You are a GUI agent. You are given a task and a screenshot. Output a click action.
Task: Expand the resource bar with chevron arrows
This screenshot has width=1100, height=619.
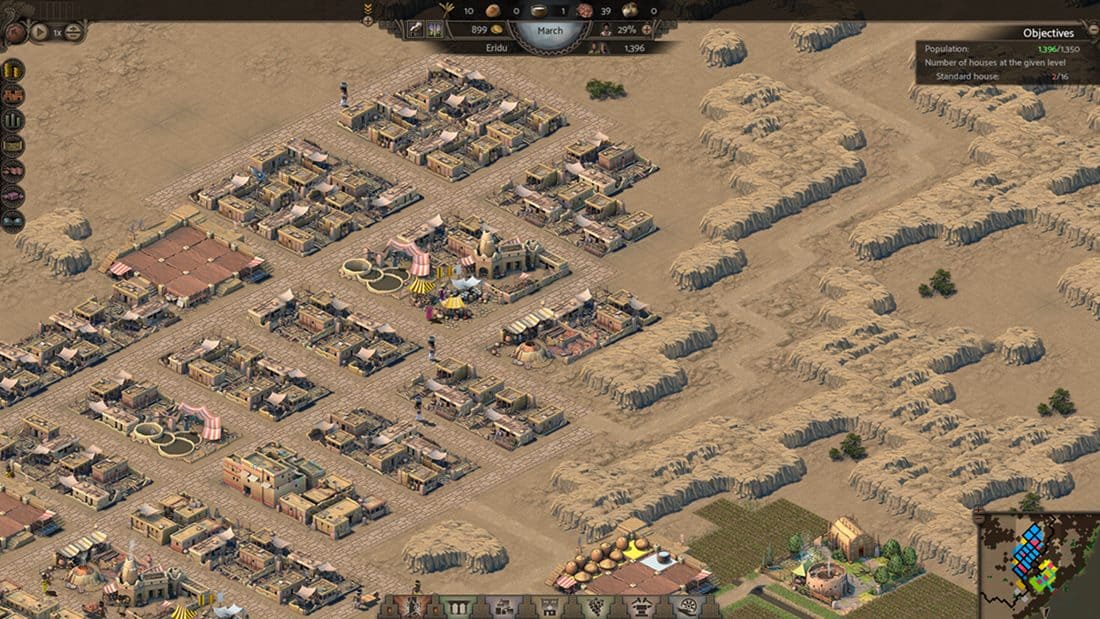click(367, 10)
